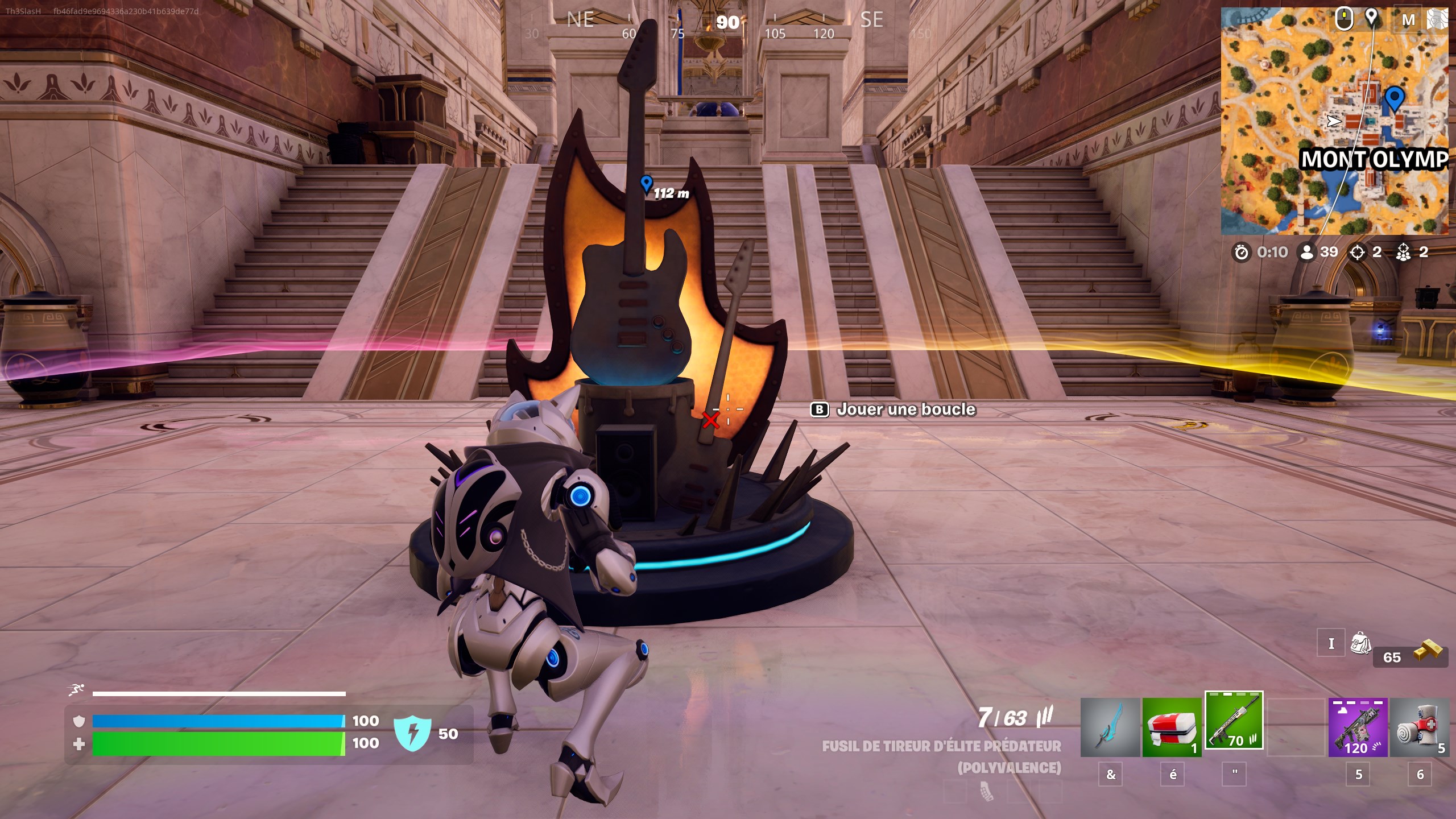1456x819 pixels.
Task: Switch to the purple rifle with 120 ammo
Action: pos(1358,727)
